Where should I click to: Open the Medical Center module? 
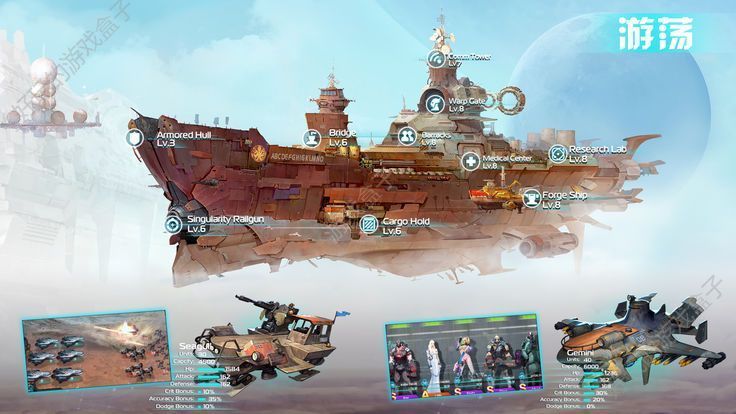[x=470, y=161]
